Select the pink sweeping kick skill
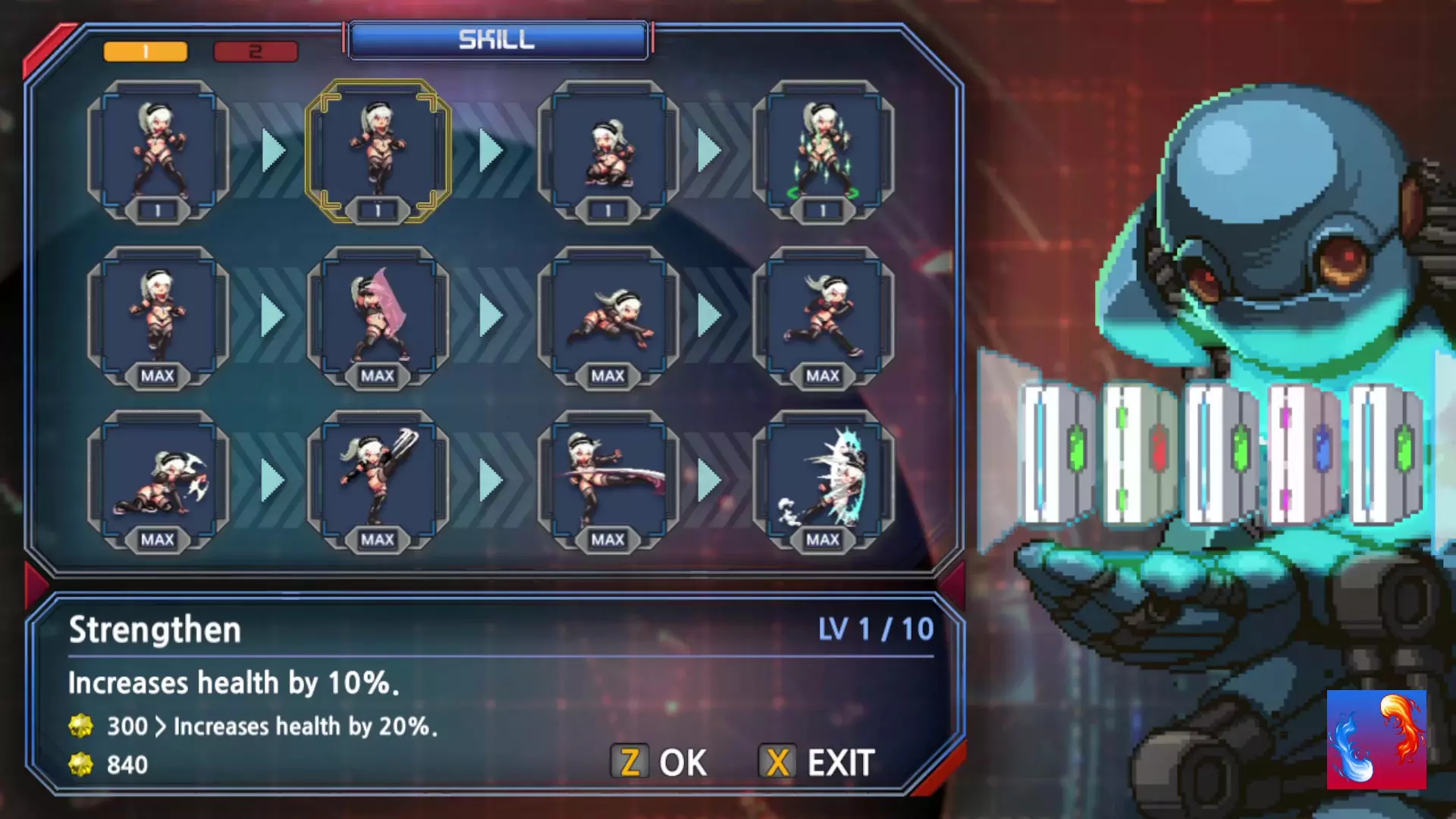This screenshot has height=819, width=1456. [607, 481]
